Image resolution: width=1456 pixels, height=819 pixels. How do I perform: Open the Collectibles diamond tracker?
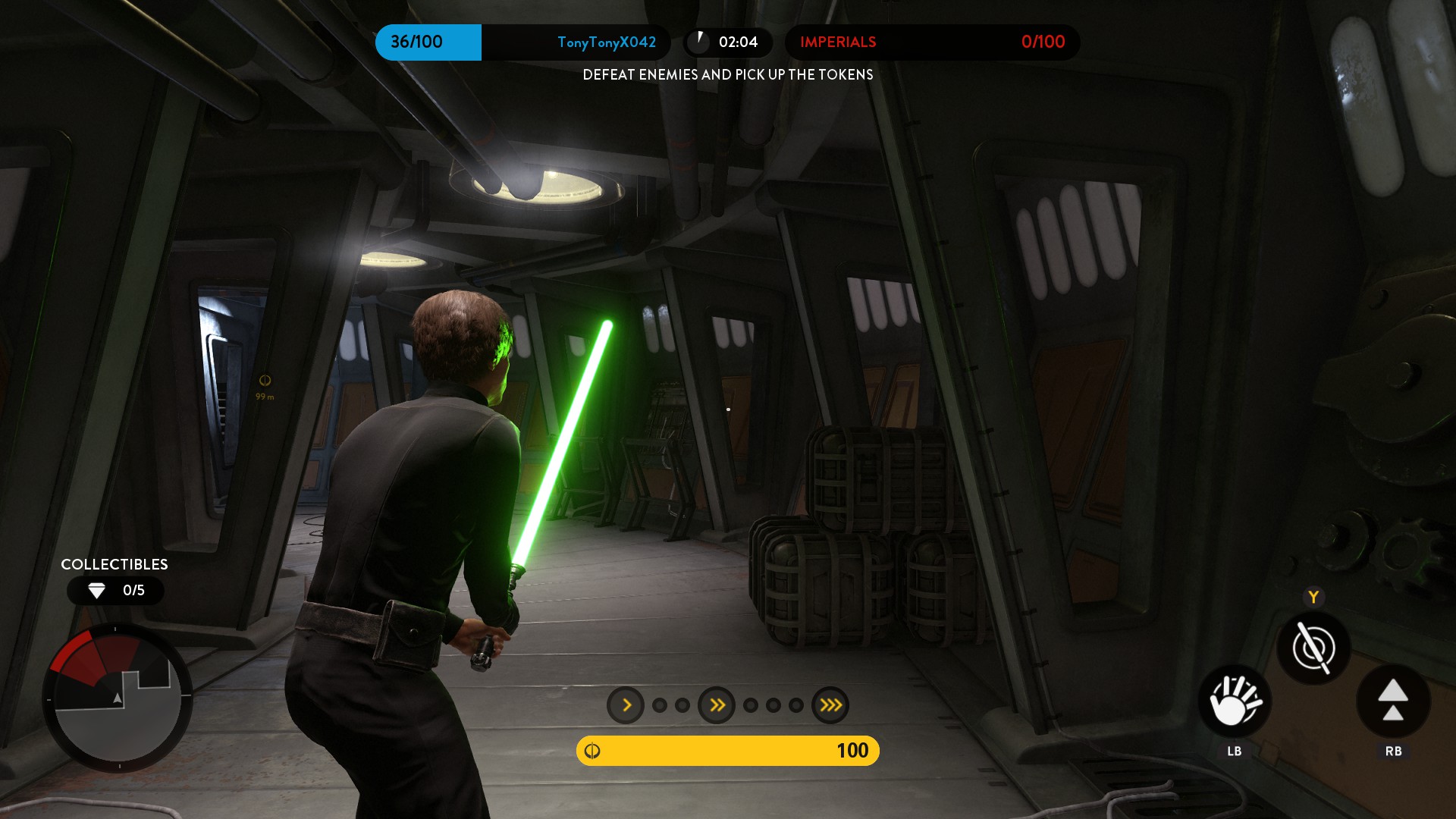tap(115, 590)
